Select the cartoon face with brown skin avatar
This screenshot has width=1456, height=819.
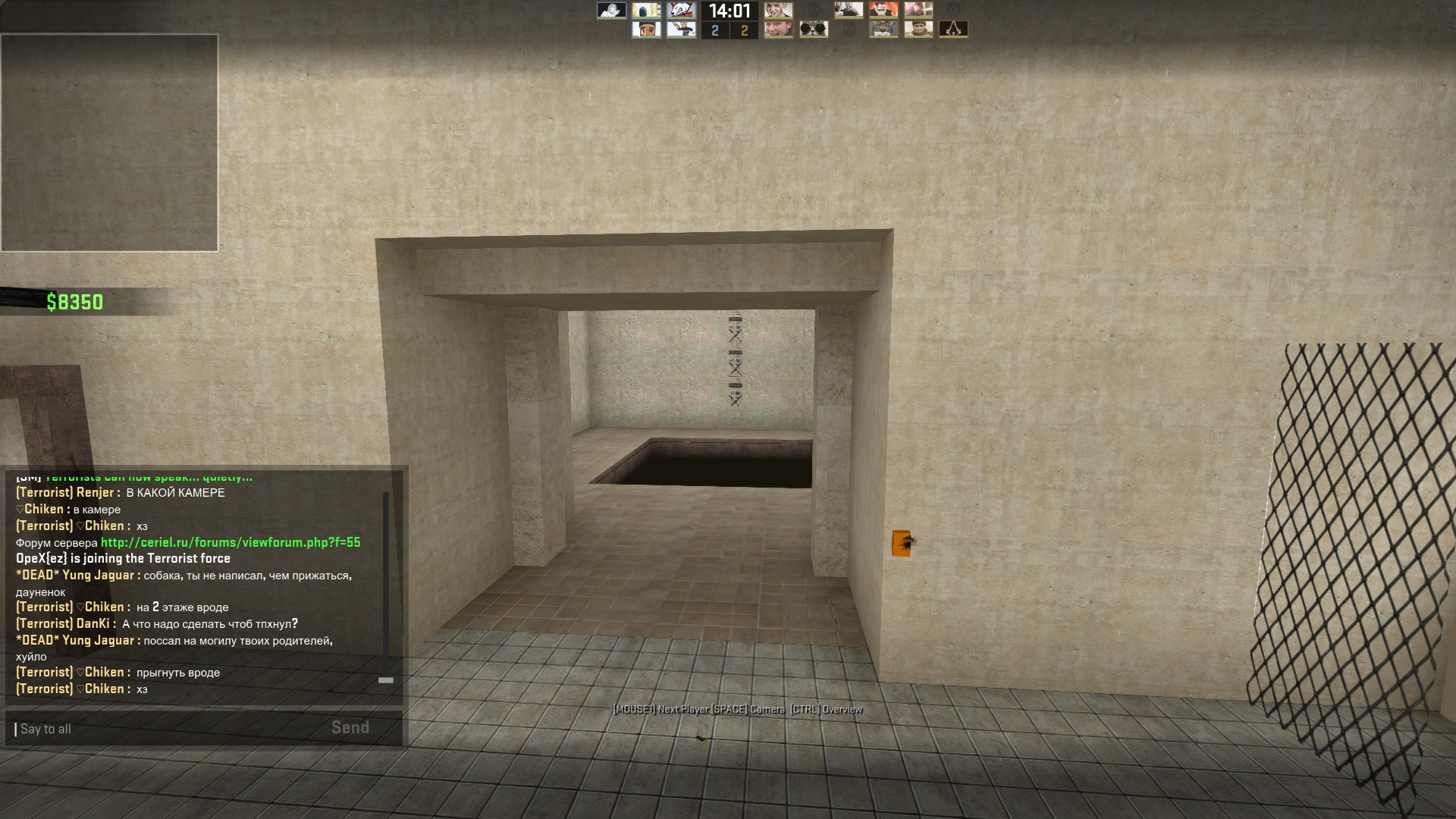(646, 30)
